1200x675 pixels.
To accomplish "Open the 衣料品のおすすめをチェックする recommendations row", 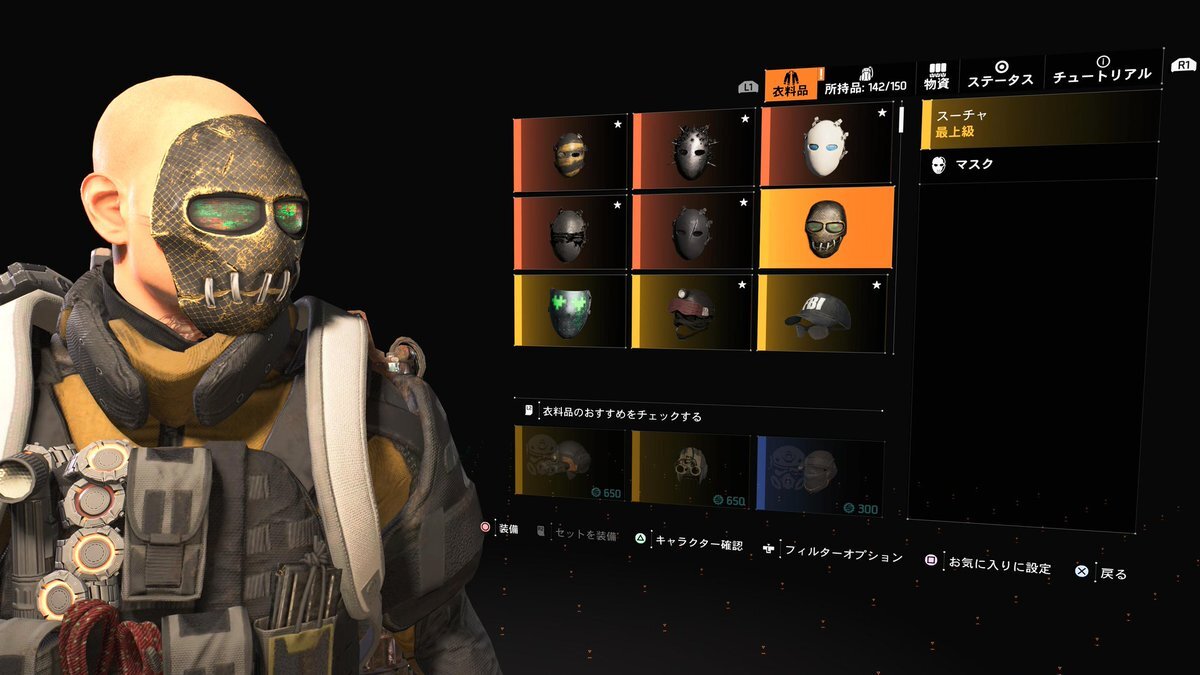I will (700, 413).
